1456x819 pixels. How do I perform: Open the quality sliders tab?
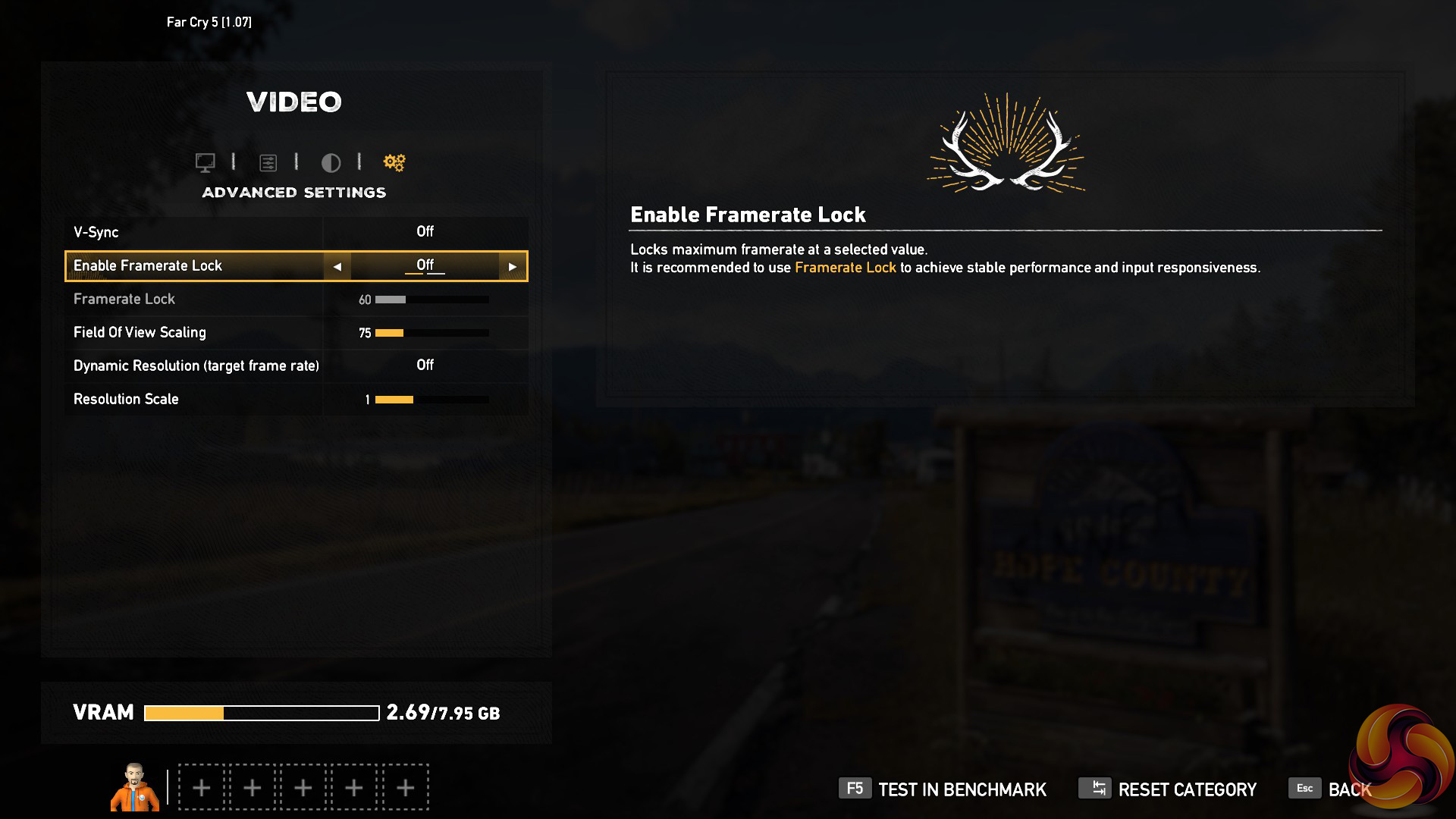click(268, 162)
